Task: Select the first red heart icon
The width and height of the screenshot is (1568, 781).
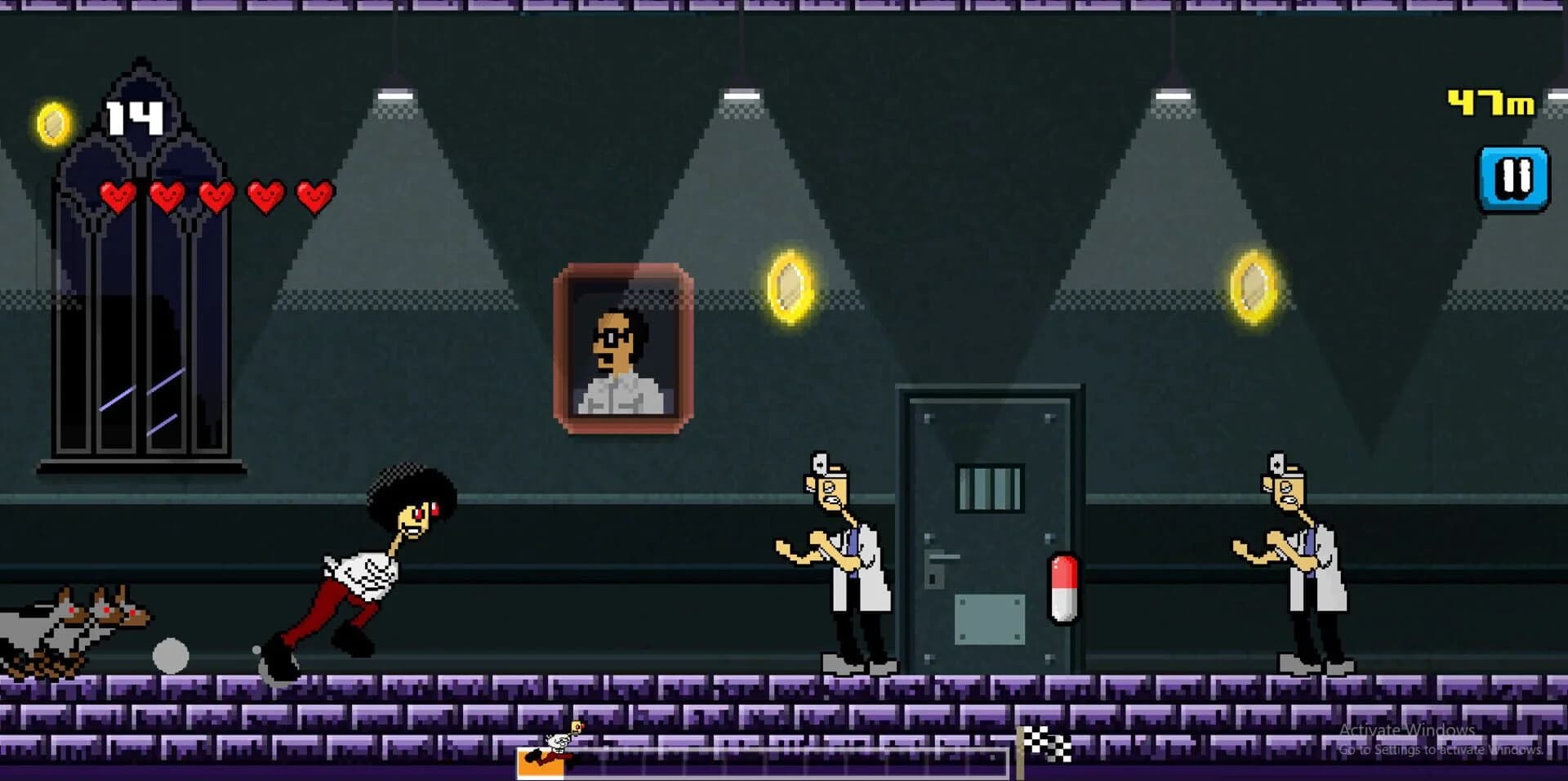Action: [118, 197]
